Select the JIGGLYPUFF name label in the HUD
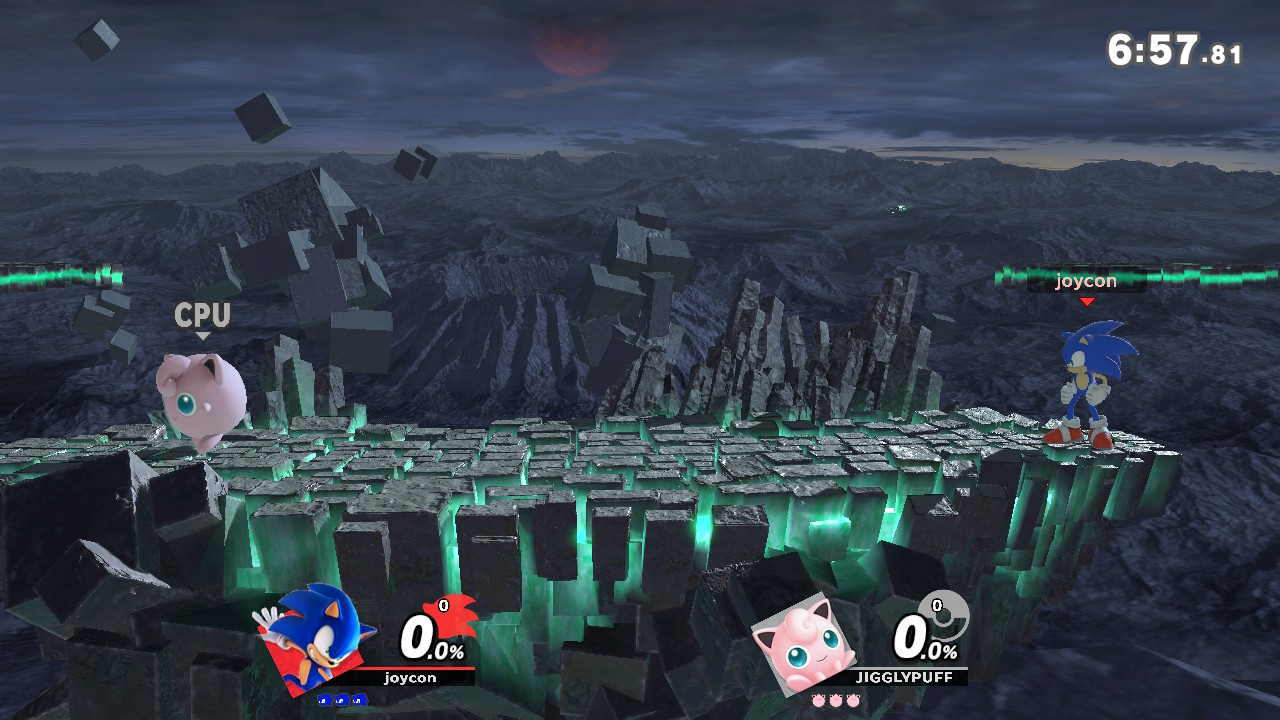This screenshot has height=720, width=1280. coord(904,676)
